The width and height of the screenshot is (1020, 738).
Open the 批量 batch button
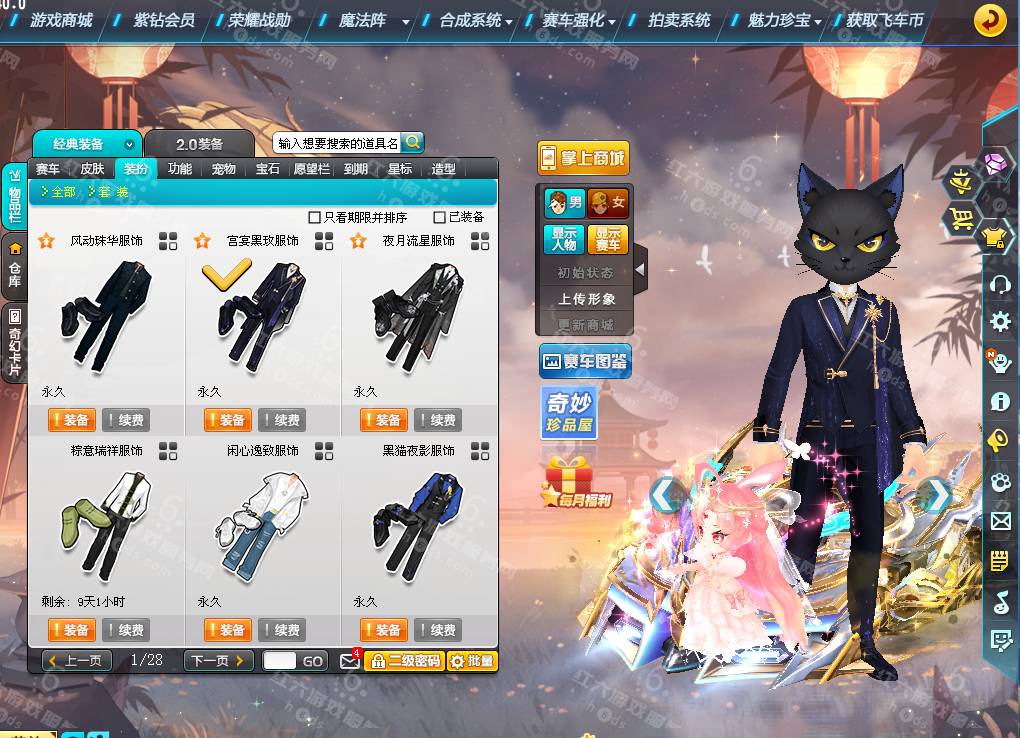pos(471,661)
